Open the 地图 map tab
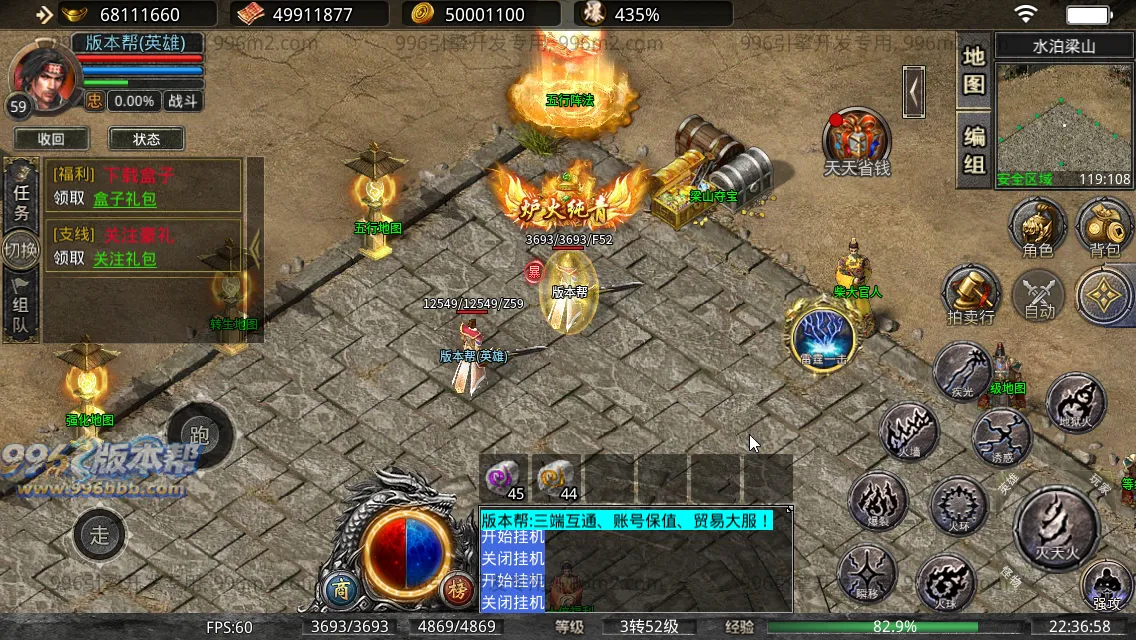The image size is (1136, 640). 974,70
